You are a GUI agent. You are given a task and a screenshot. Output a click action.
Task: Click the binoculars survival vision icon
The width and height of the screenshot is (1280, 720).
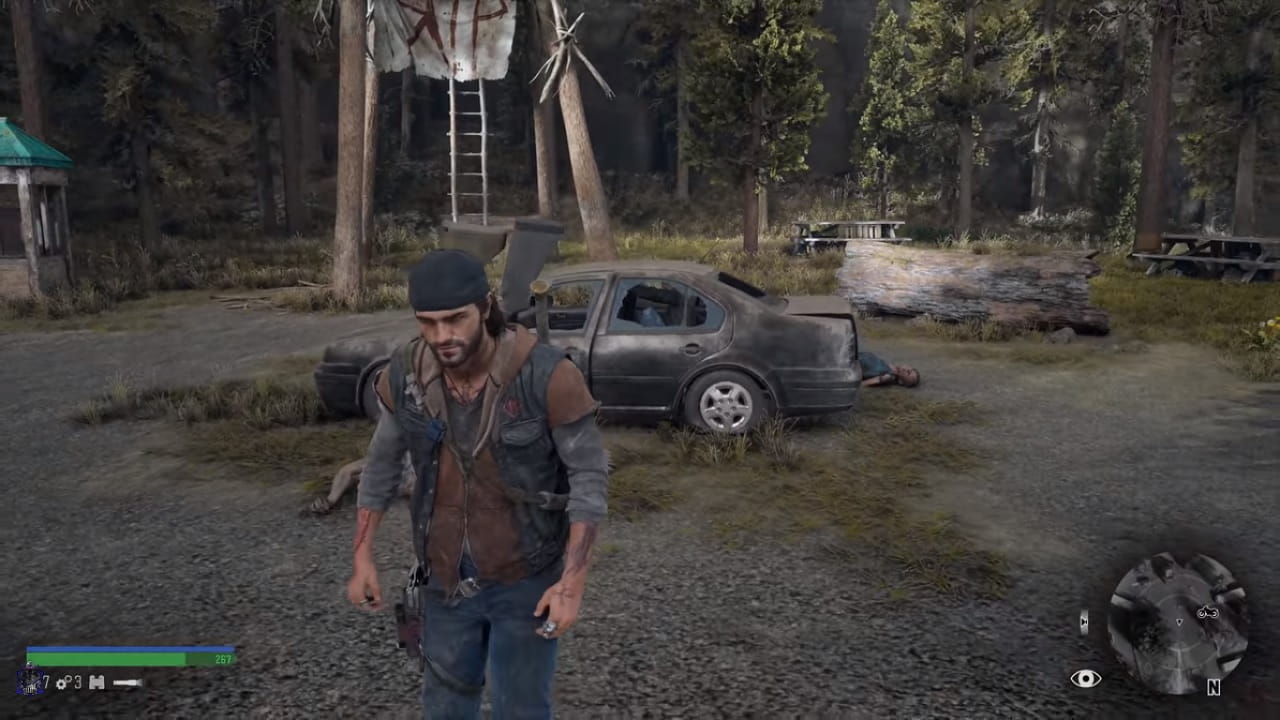coord(97,682)
